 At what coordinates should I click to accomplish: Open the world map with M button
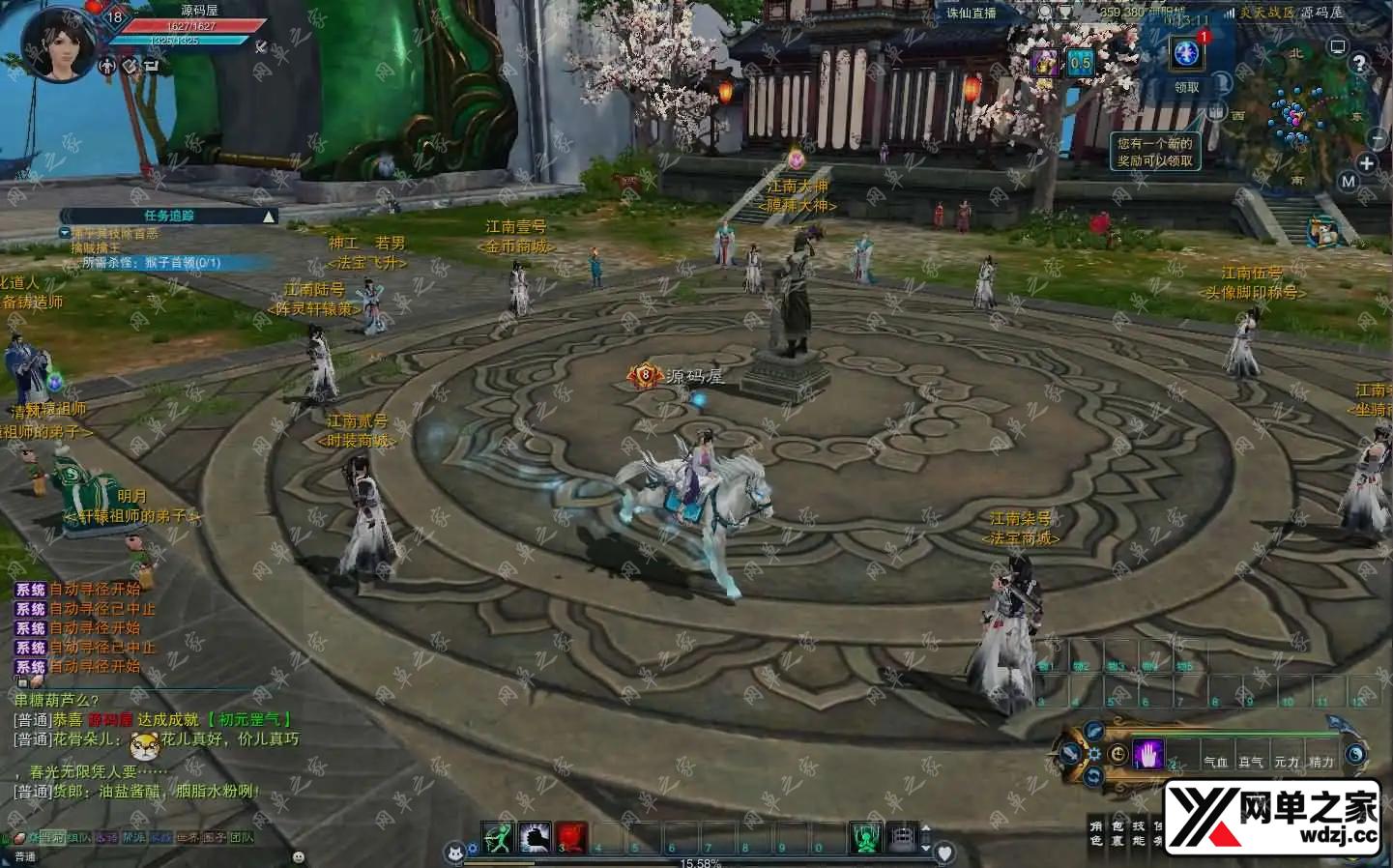(x=1349, y=181)
